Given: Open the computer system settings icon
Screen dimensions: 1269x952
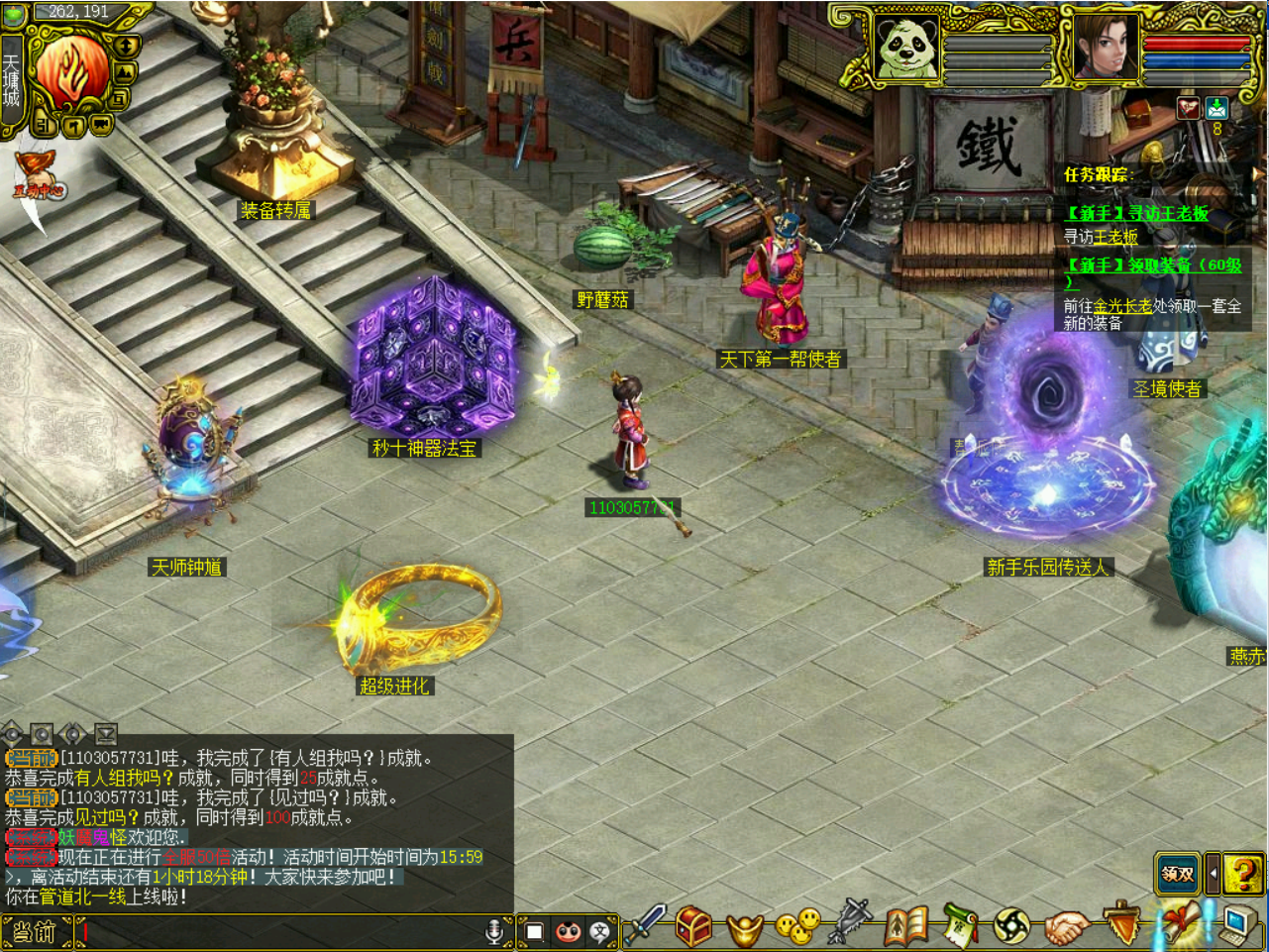Looking at the screenshot, I should click(1235, 925).
